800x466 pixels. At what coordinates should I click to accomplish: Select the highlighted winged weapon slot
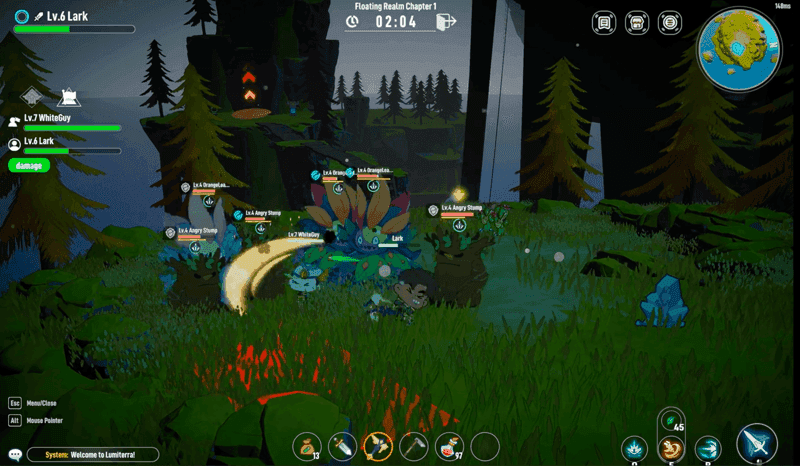click(378, 446)
